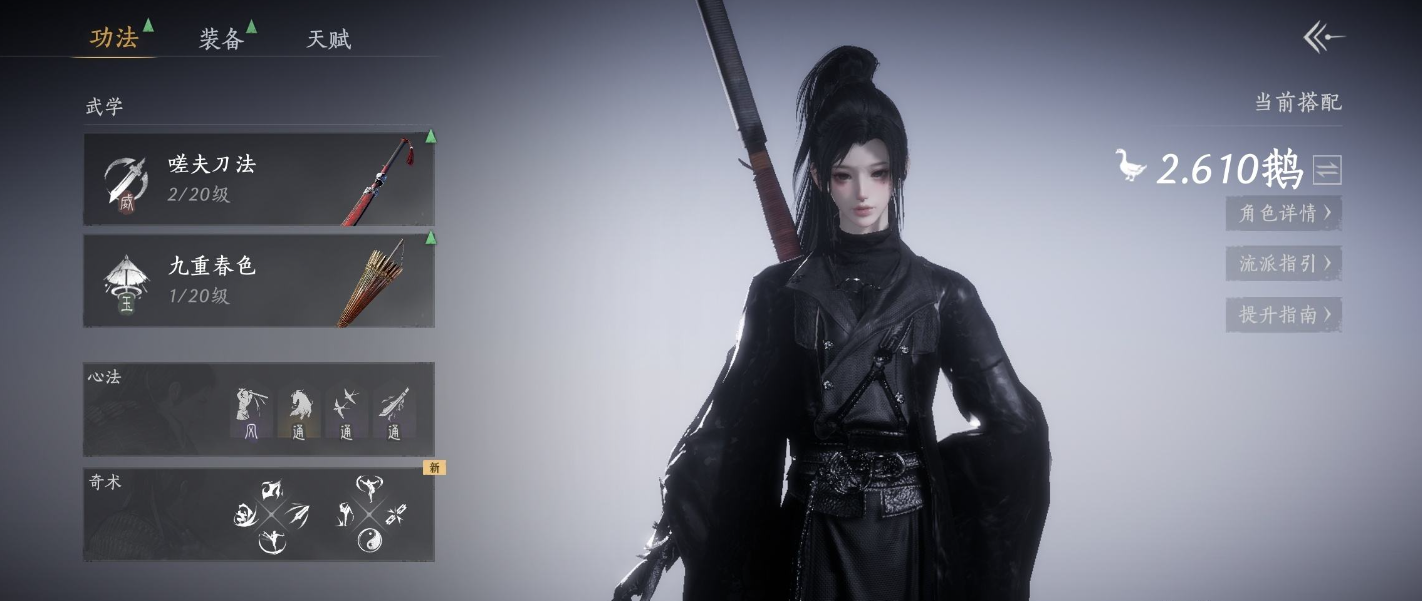Choose the swordsman 心法 icon

[x=251, y=412]
